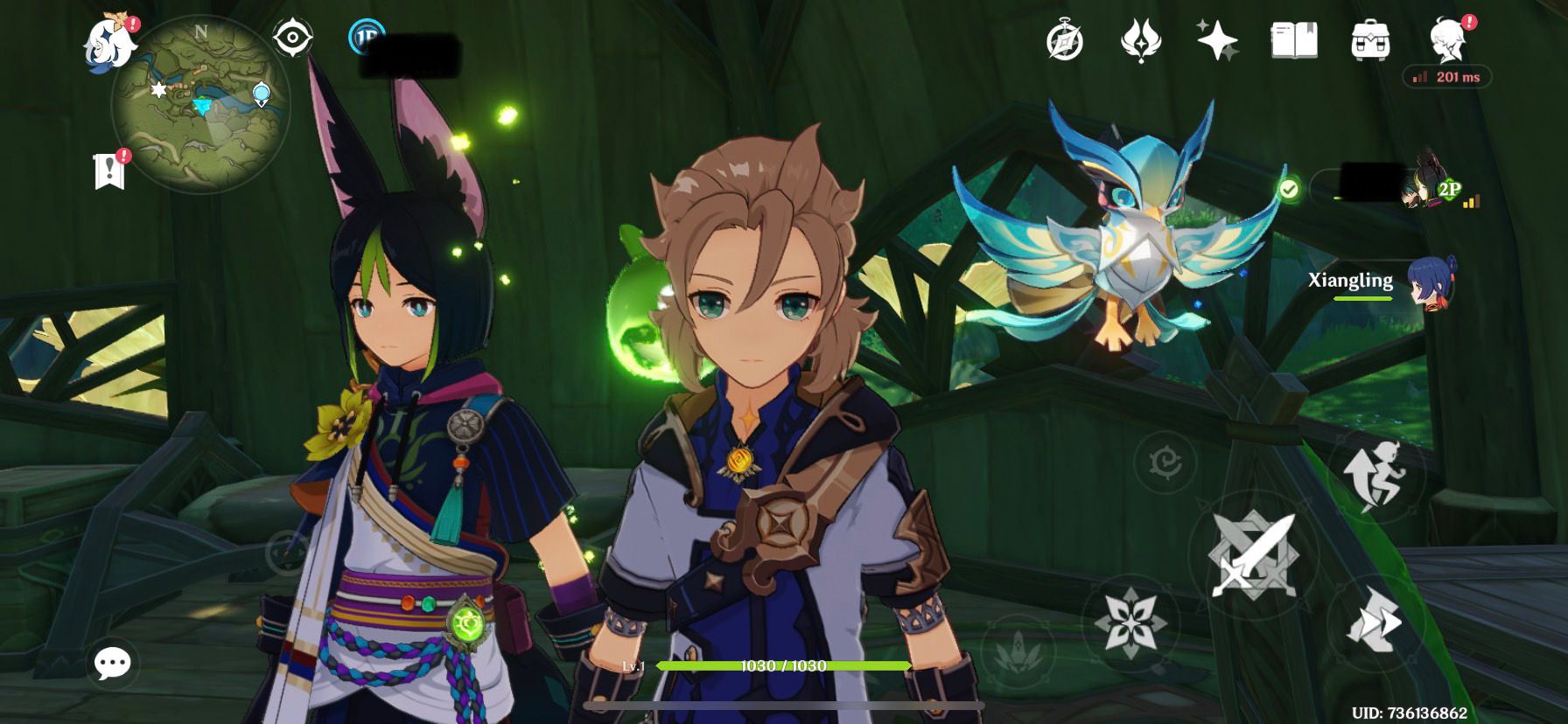Open the co-op multiplayer icon

(x=367, y=38)
